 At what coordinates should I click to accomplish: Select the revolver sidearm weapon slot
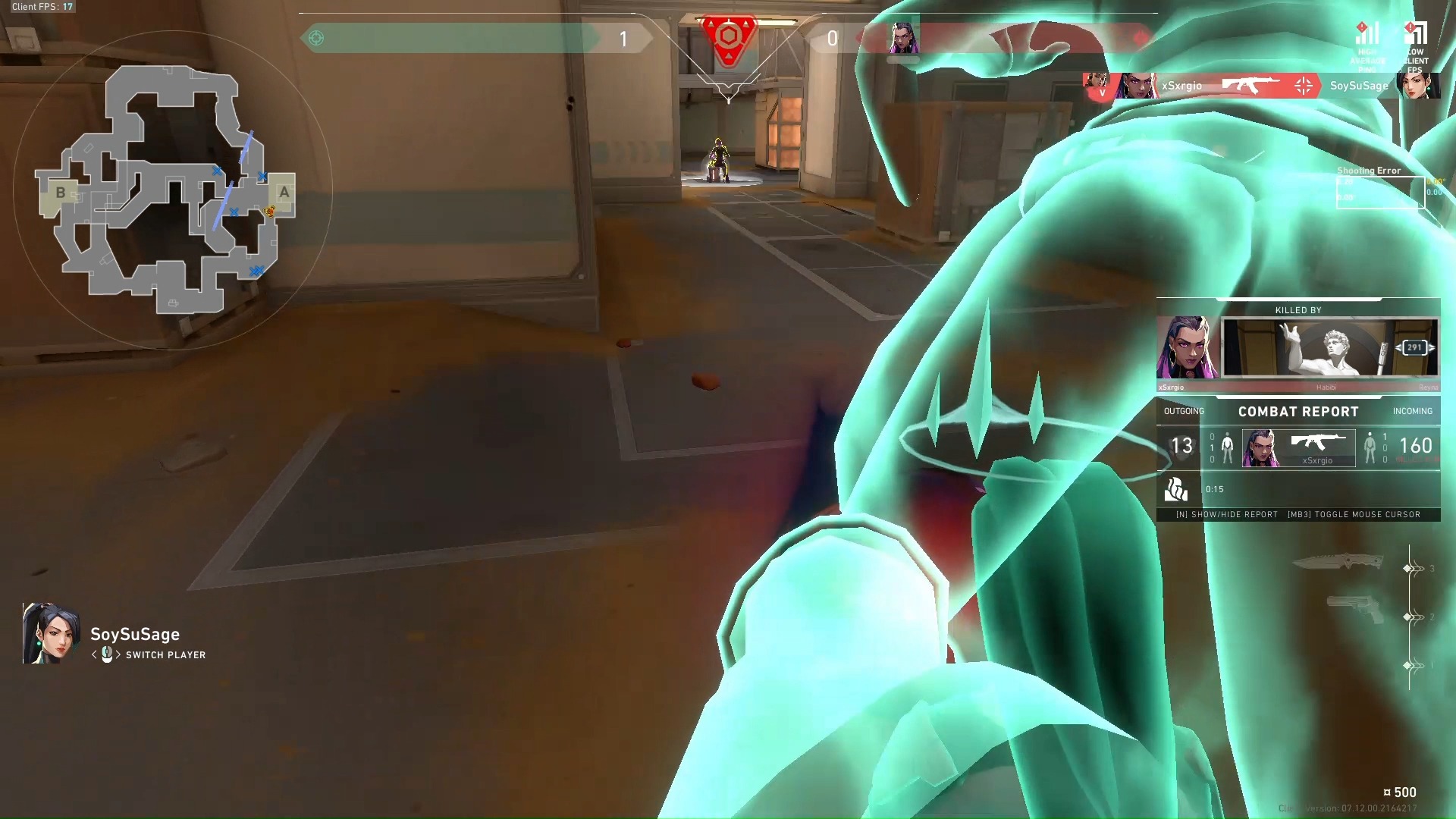[x=1355, y=609]
